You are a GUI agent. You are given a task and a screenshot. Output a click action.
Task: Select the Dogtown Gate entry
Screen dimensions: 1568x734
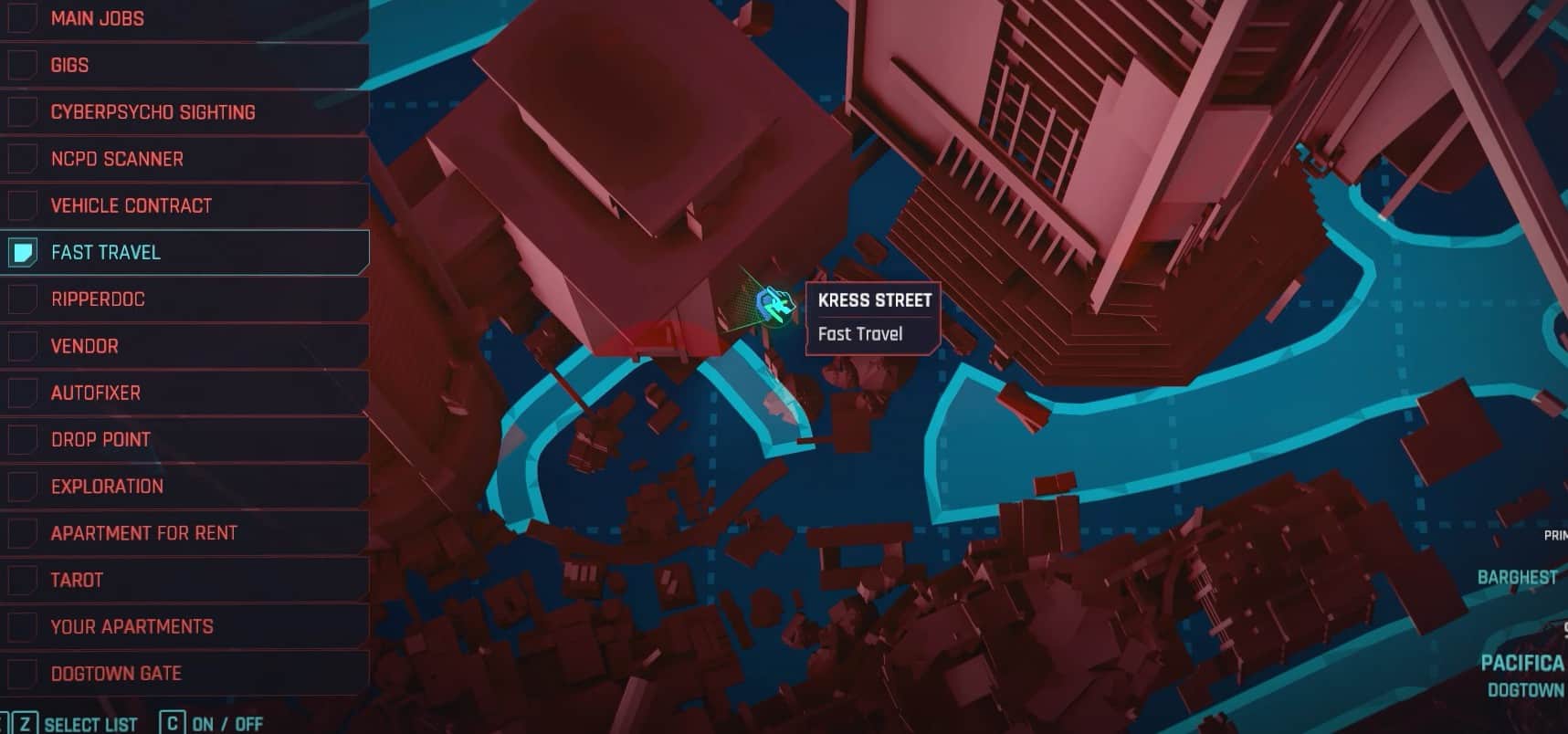[x=116, y=673]
